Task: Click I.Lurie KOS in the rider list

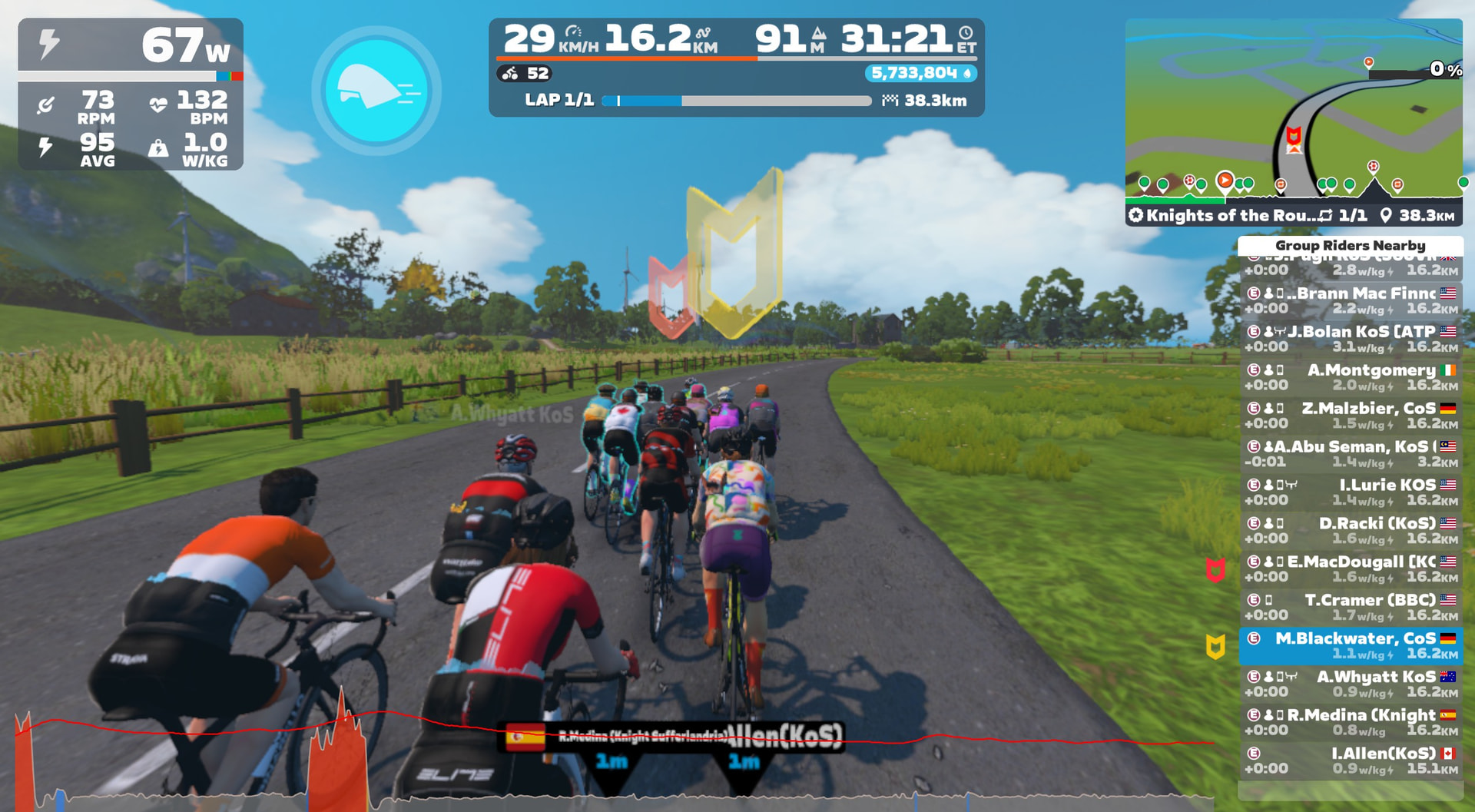Action: (x=1351, y=492)
